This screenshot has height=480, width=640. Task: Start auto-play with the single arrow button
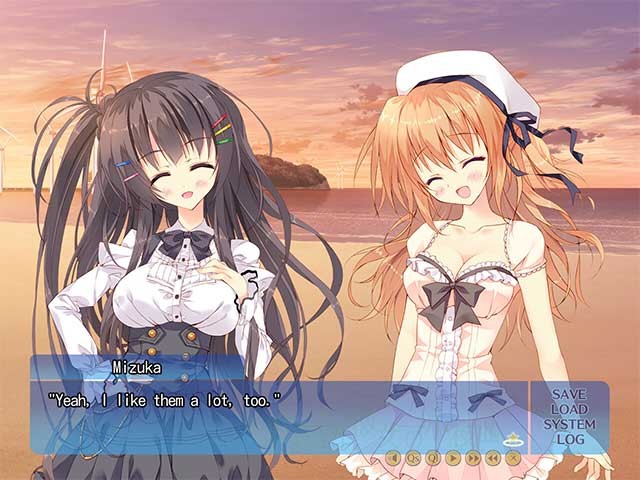pyautogui.click(x=453, y=458)
